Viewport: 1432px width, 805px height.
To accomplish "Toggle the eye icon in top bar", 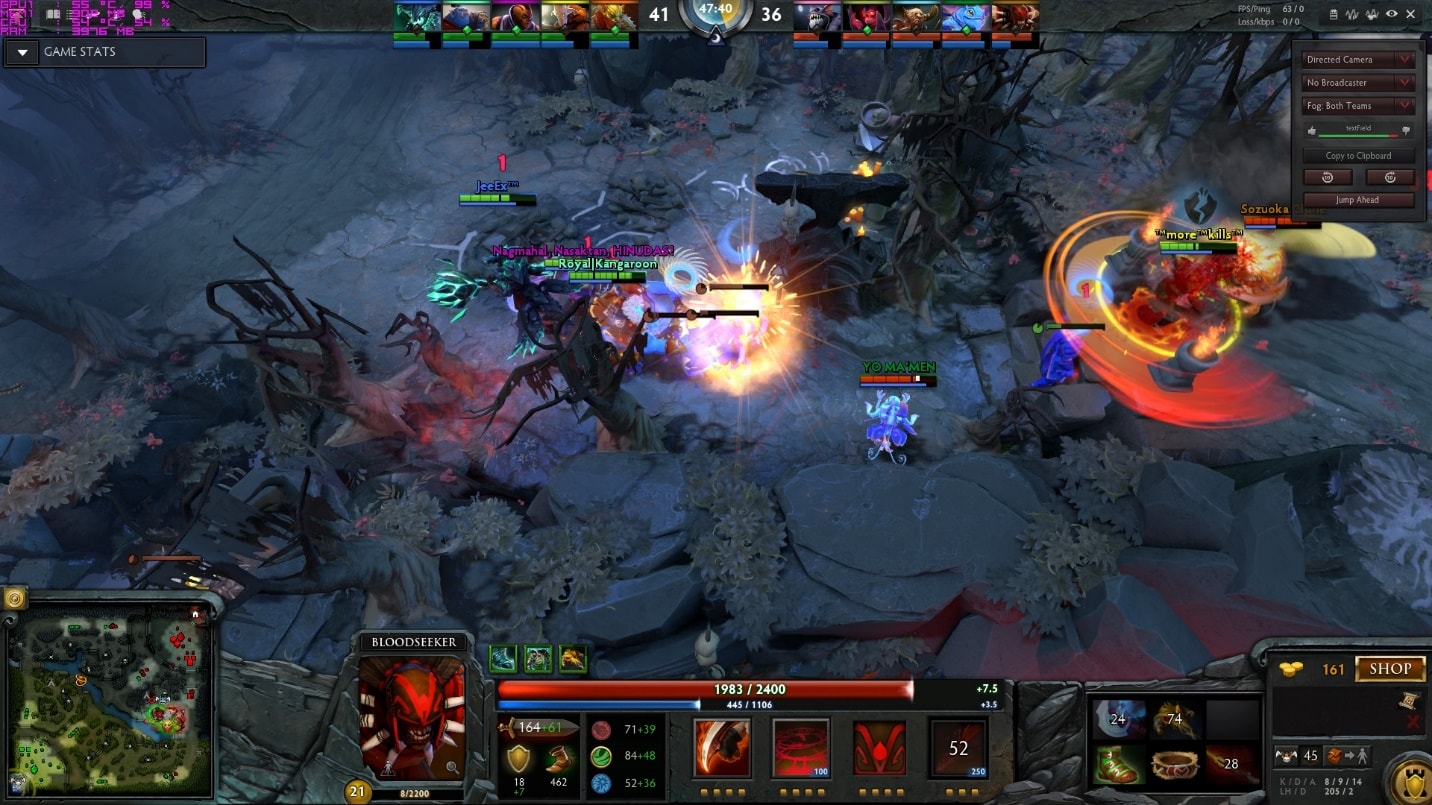I will point(1391,14).
